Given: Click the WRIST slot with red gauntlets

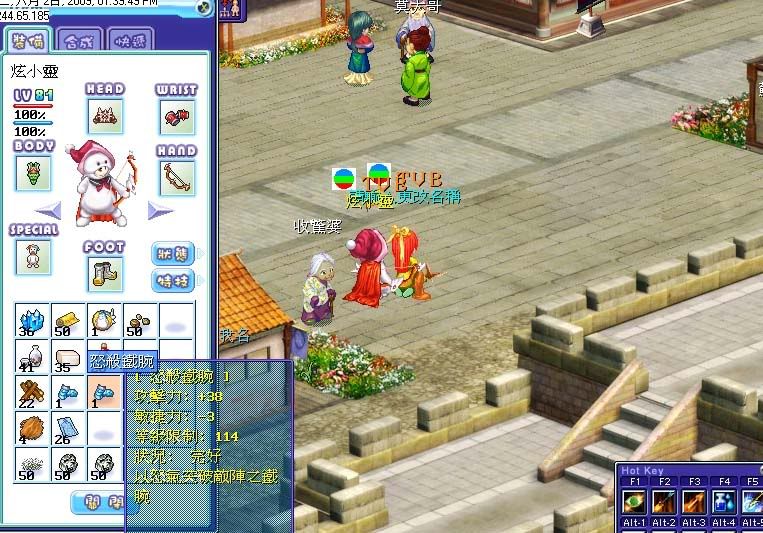Looking at the screenshot, I should [x=176, y=118].
